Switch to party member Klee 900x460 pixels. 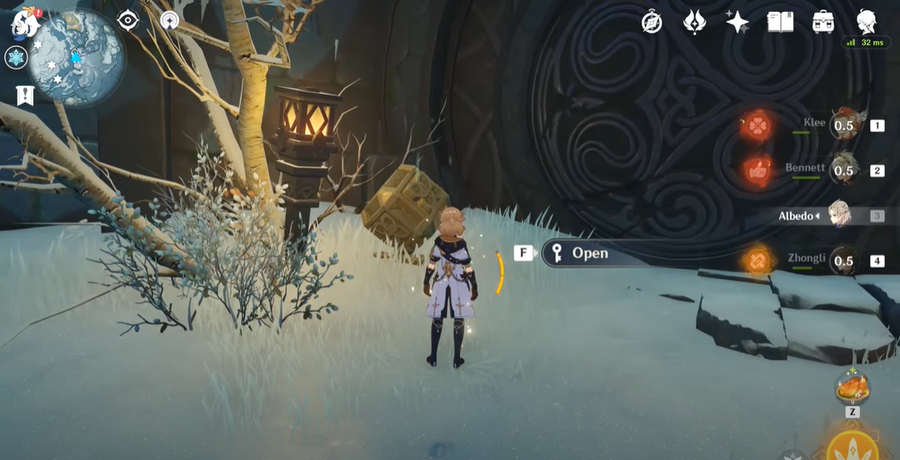844,126
